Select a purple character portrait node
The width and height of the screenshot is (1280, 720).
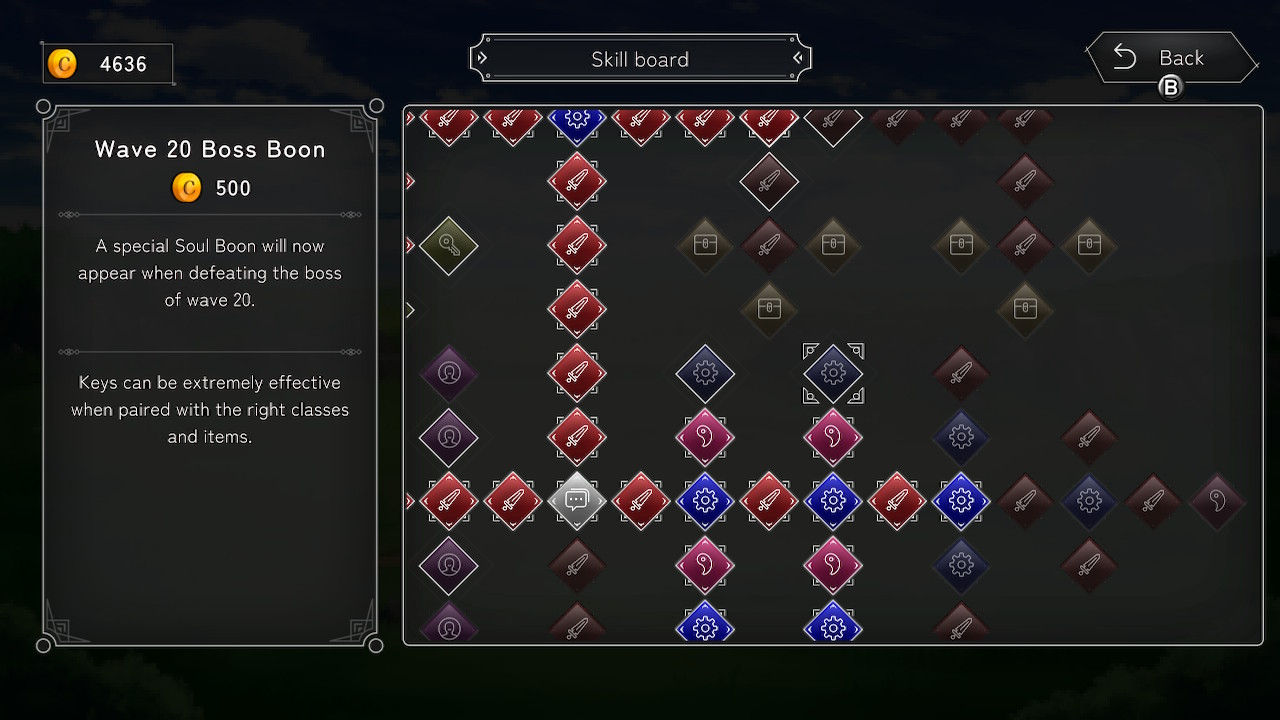click(449, 373)
